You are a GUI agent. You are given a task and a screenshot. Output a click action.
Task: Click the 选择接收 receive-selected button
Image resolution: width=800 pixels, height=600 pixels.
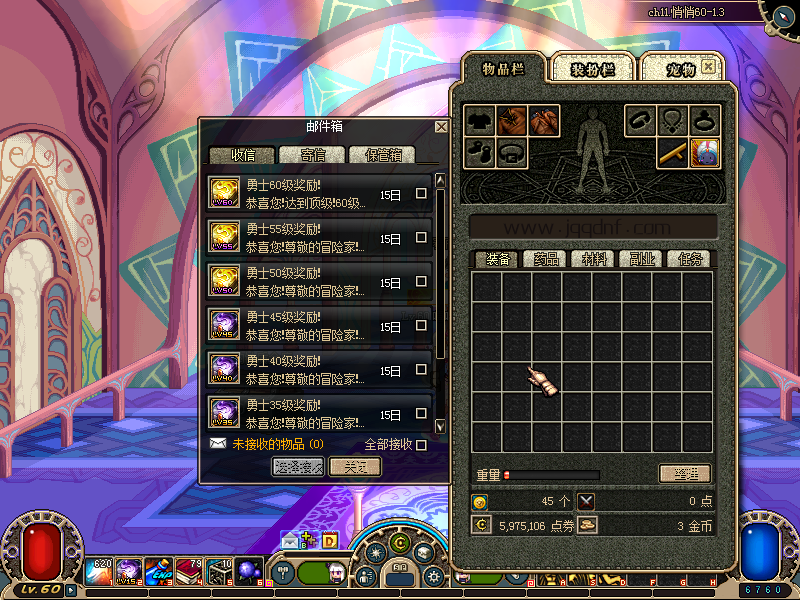(x=298, y=467)
